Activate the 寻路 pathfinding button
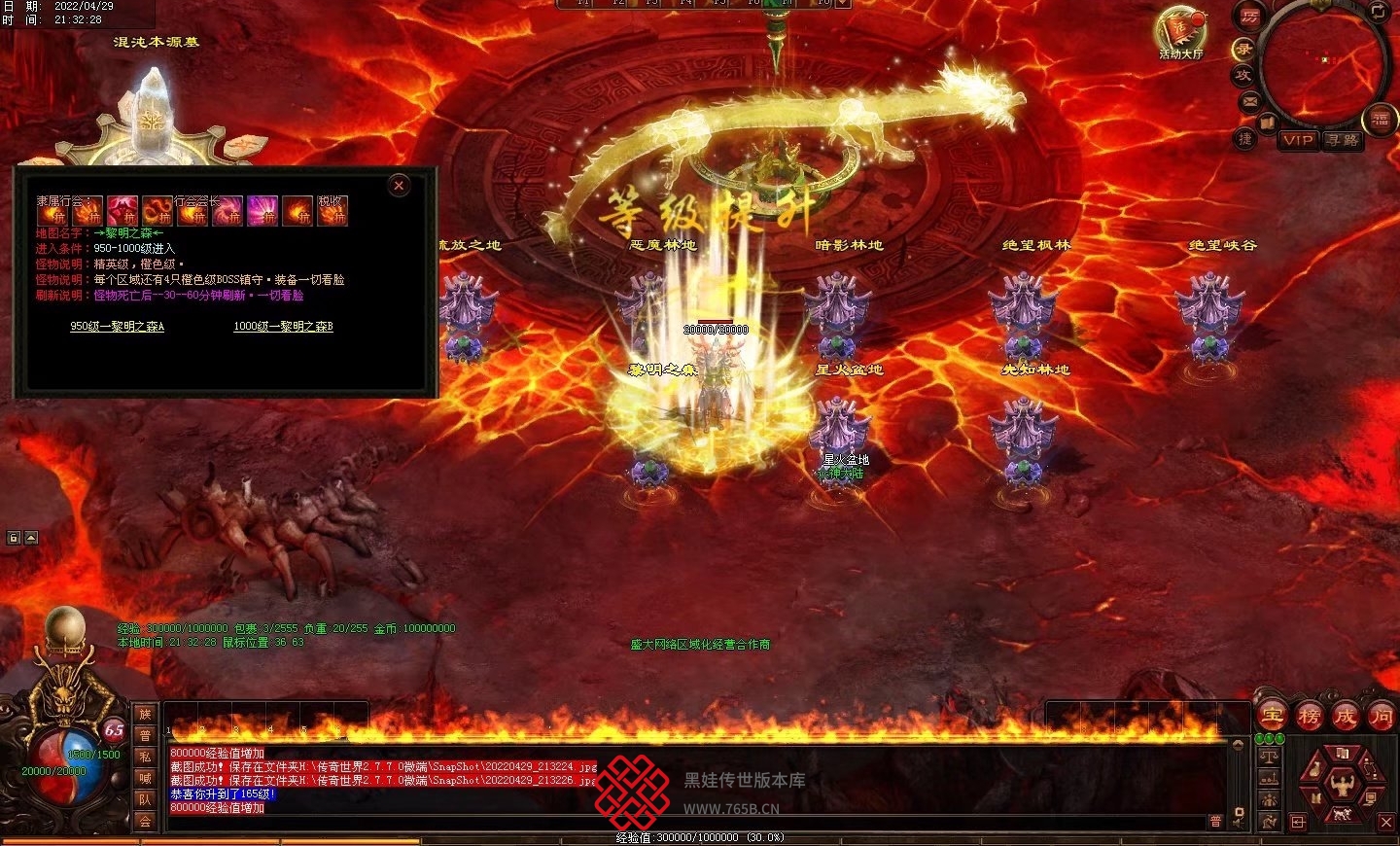The height and width of the screenshot is (846, 1400). click(x=1343, y=140)
